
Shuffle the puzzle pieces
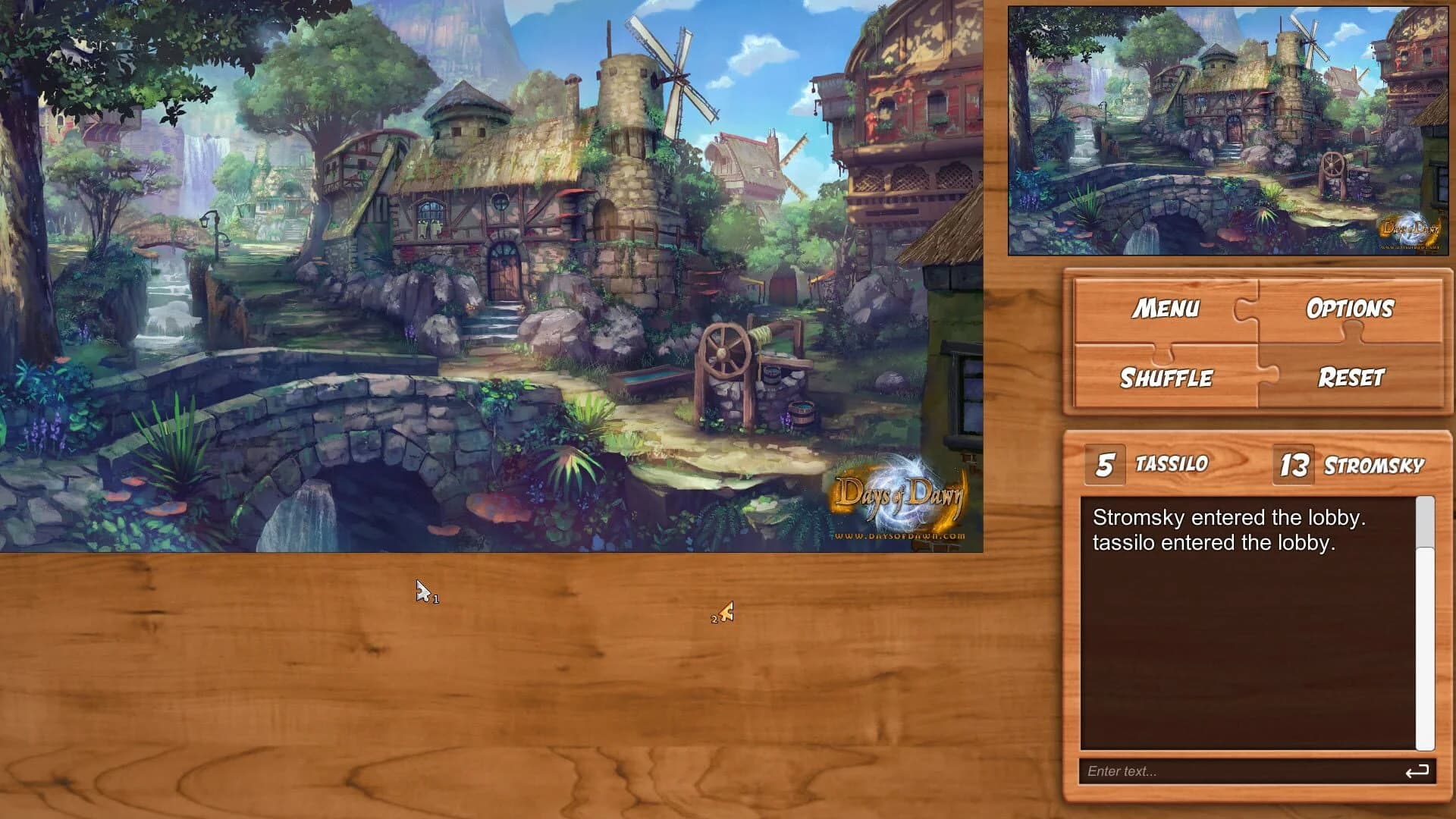(x=1166, y=378)
